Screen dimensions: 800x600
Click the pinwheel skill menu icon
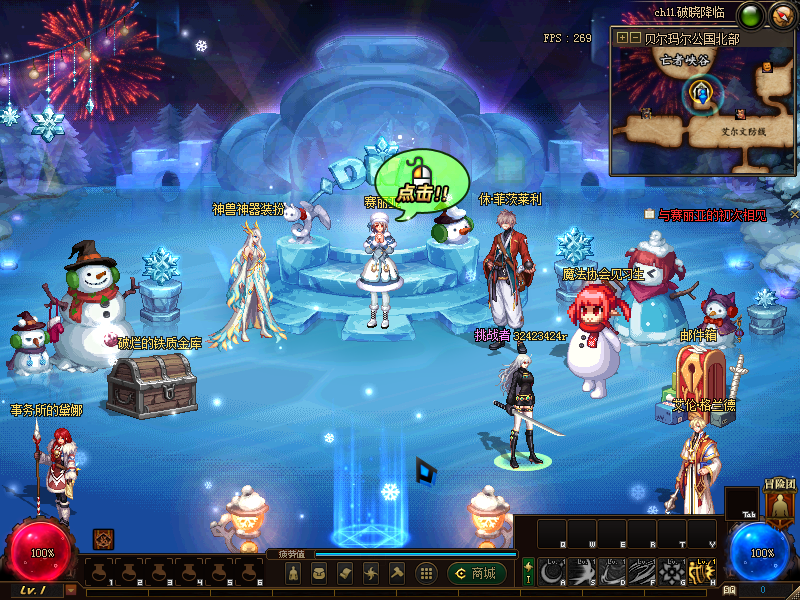pos(371,573)
